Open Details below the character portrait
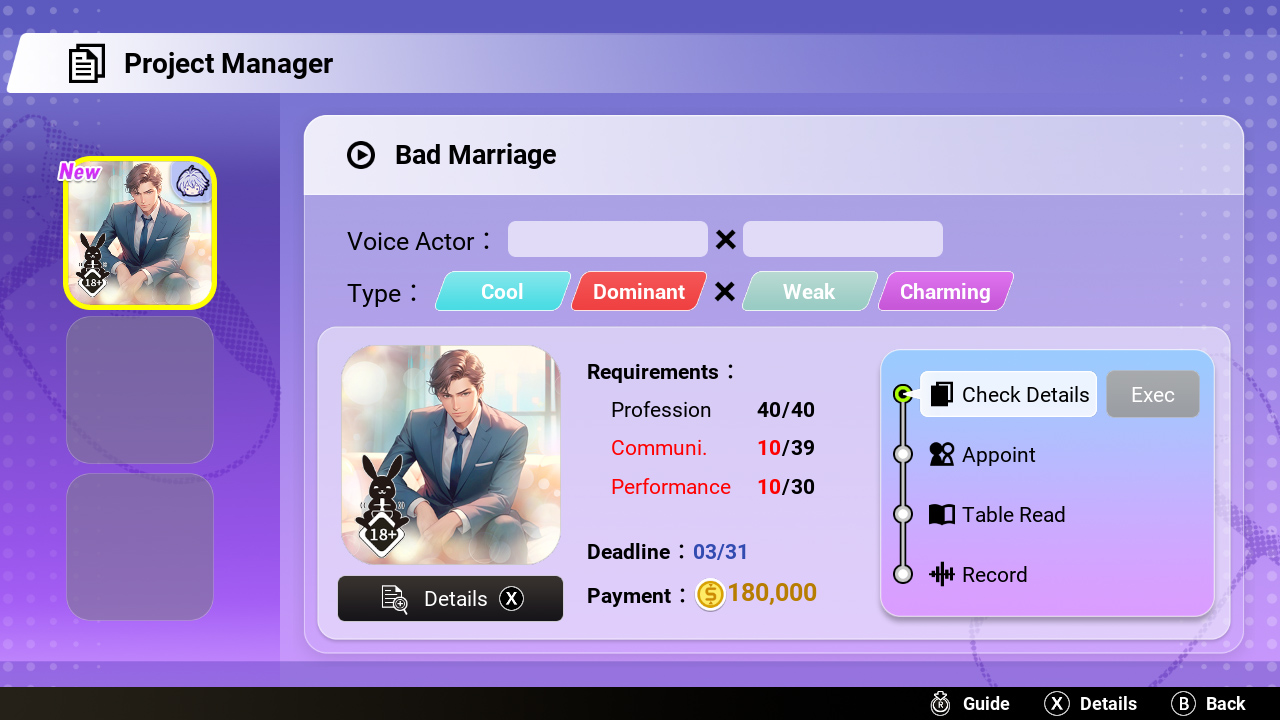Image resolution: width=1280 pixels, height=720 pixels. [450, 598]
